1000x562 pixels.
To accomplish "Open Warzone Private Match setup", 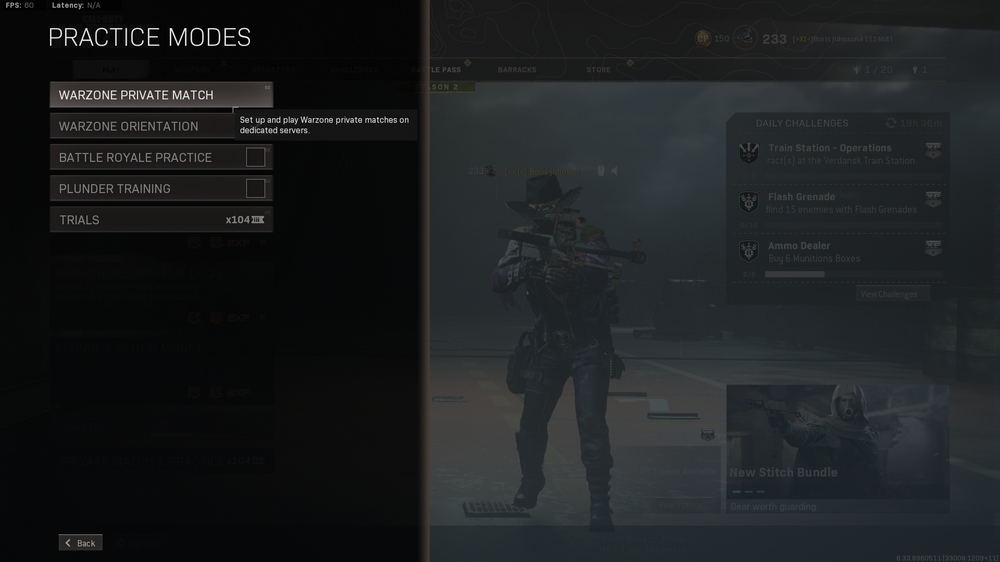I will coord(160,95).
